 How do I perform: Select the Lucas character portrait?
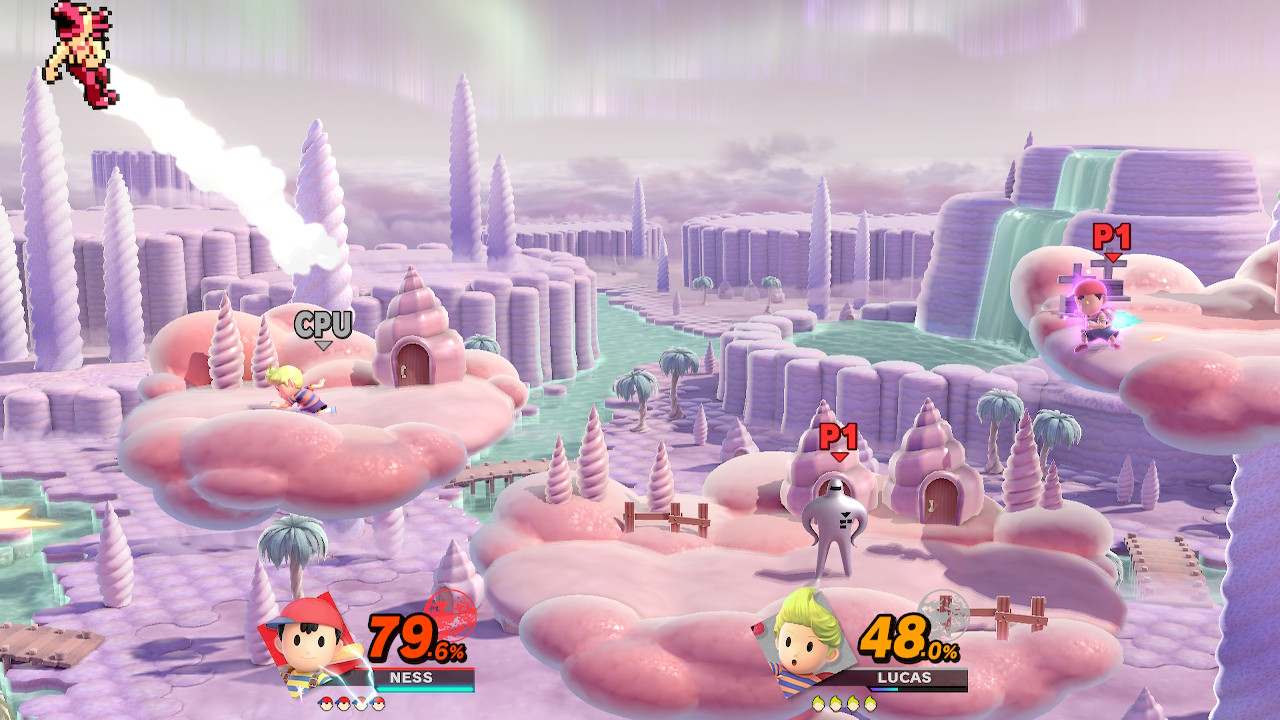(x=806, y=640)
